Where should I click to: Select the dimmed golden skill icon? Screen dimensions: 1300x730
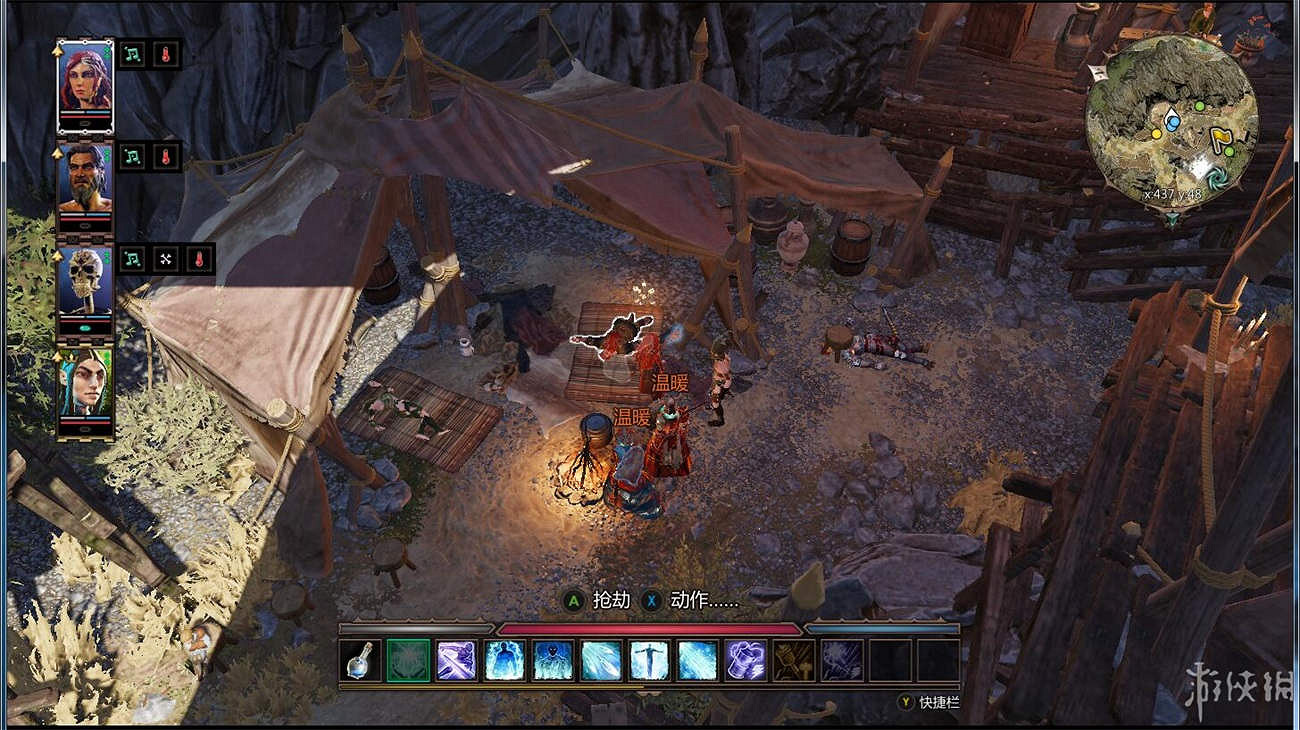(x=794, y=660)
